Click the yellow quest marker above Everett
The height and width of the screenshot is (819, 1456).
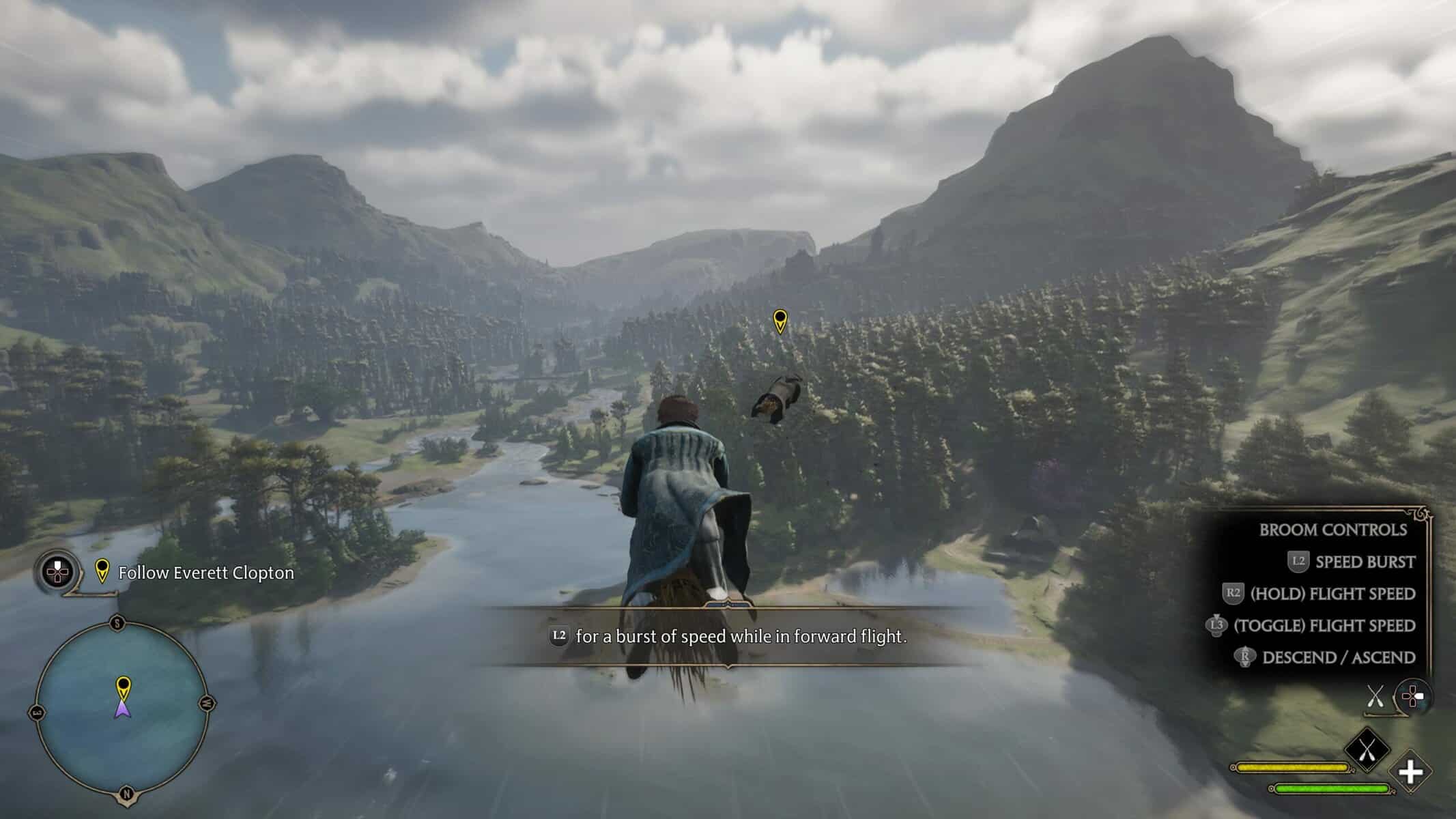click(x=780, y=321)
